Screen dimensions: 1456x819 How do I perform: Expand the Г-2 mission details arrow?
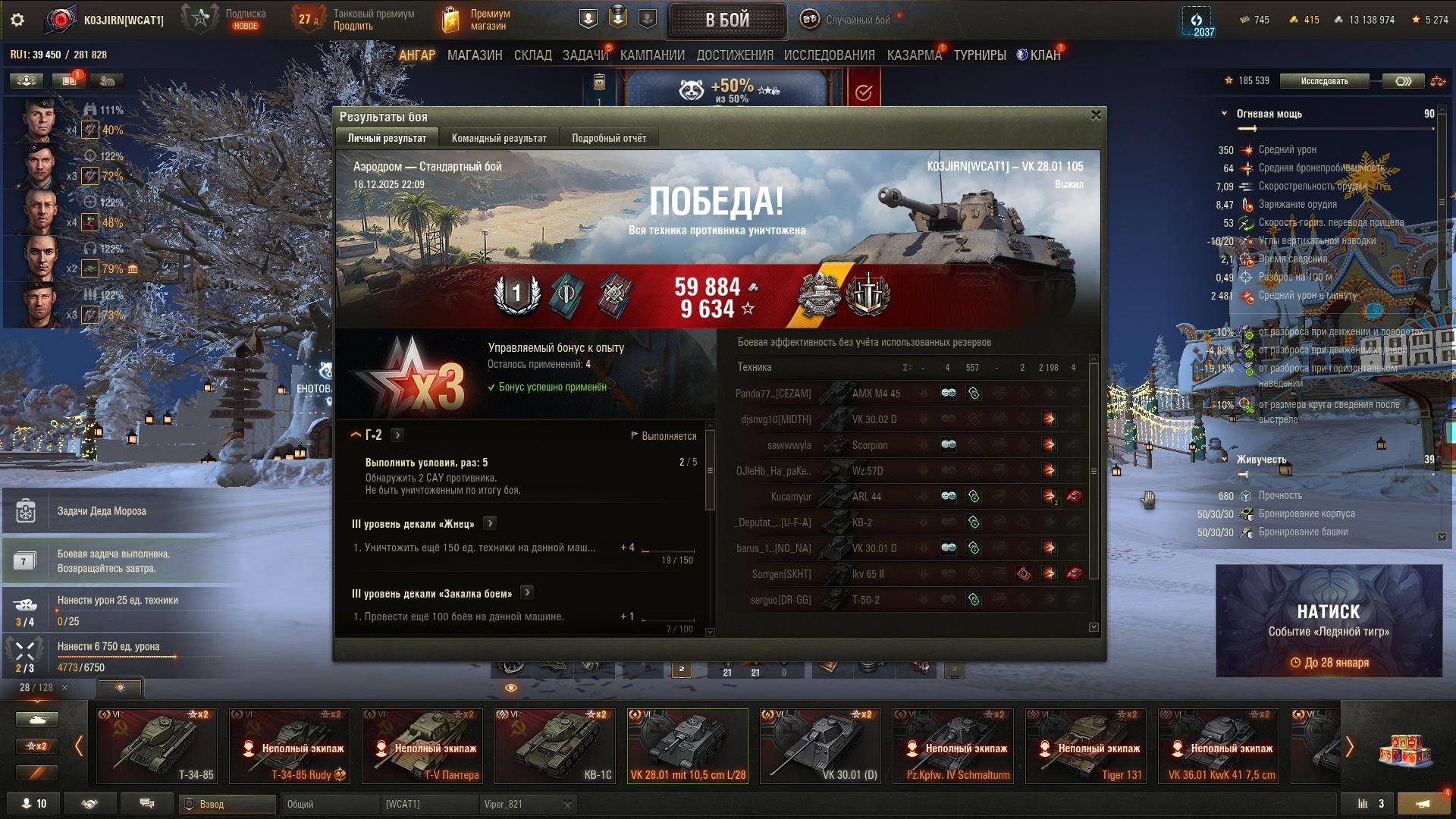pyautogui.click(x=397, y=435)
